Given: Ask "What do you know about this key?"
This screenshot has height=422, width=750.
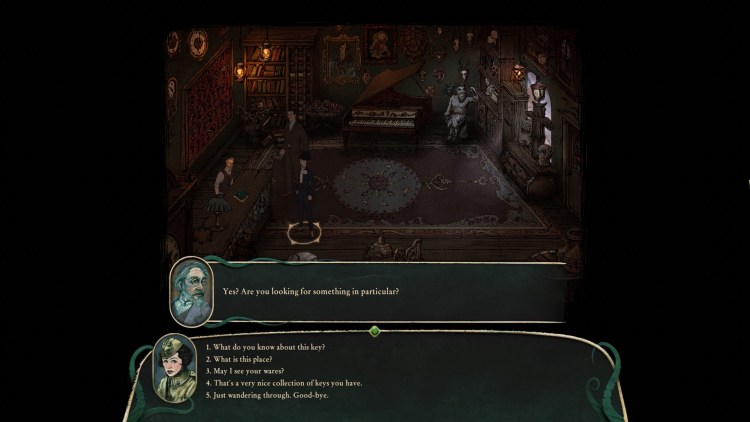Looking at the screenshot, I should coord(265,347).
